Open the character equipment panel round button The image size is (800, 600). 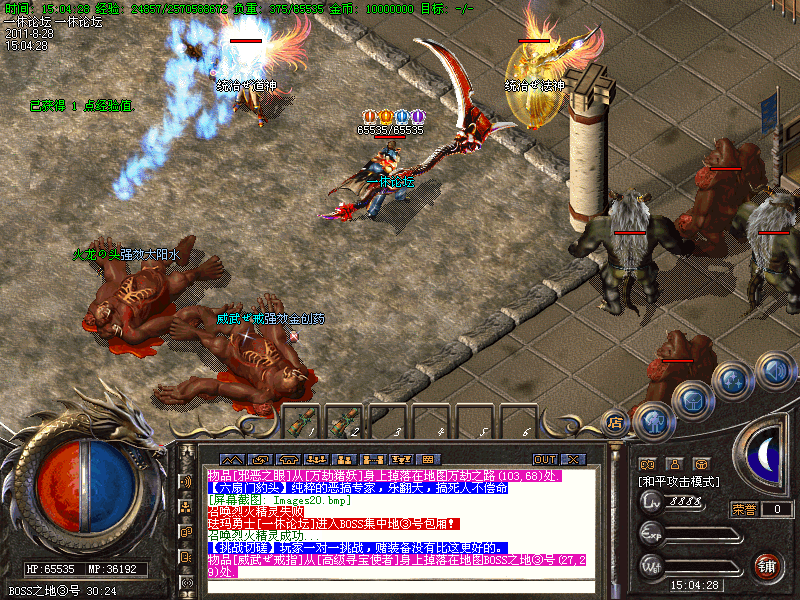[x=655, y=420]
